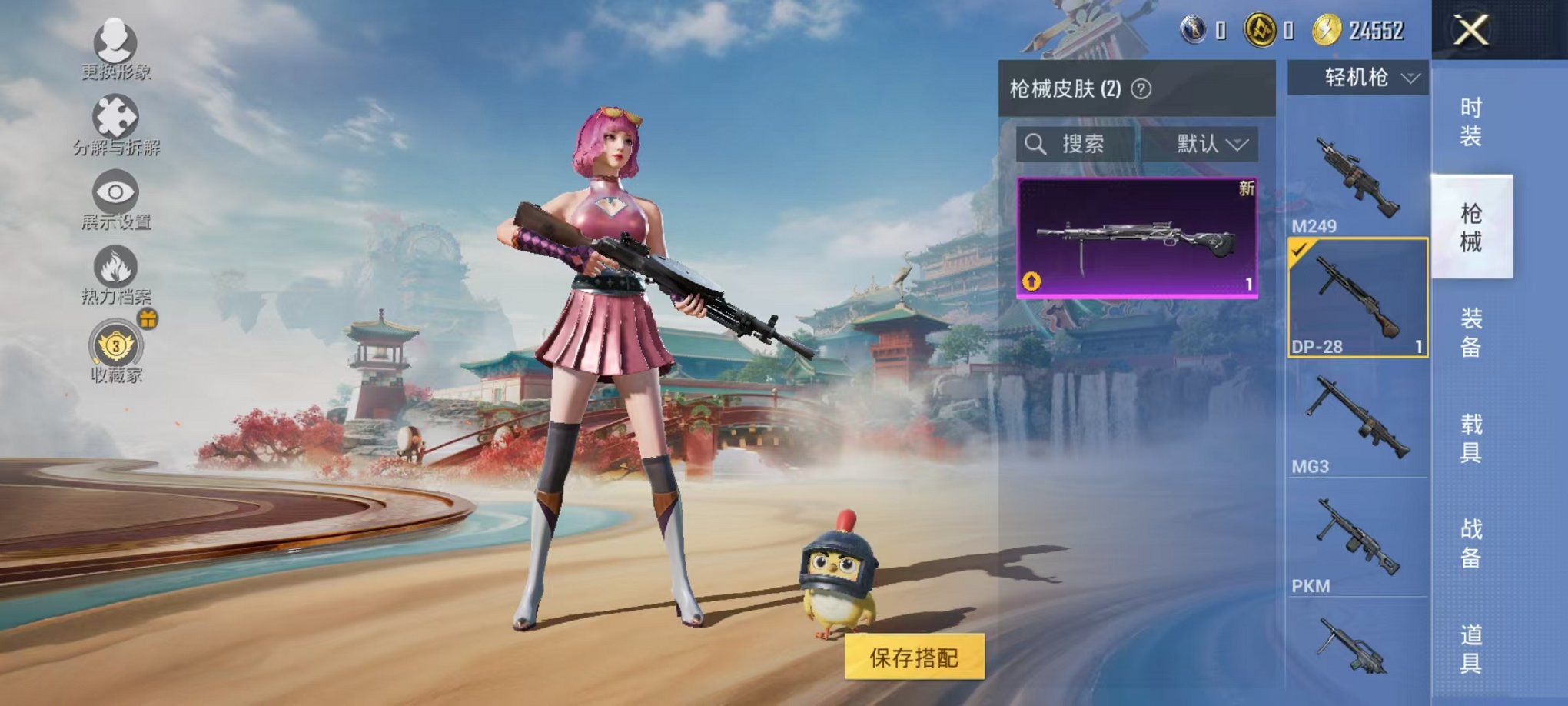Open the 热力档案 heat profile icon
Screen dimensions: 1568x706
pos(114,266)
